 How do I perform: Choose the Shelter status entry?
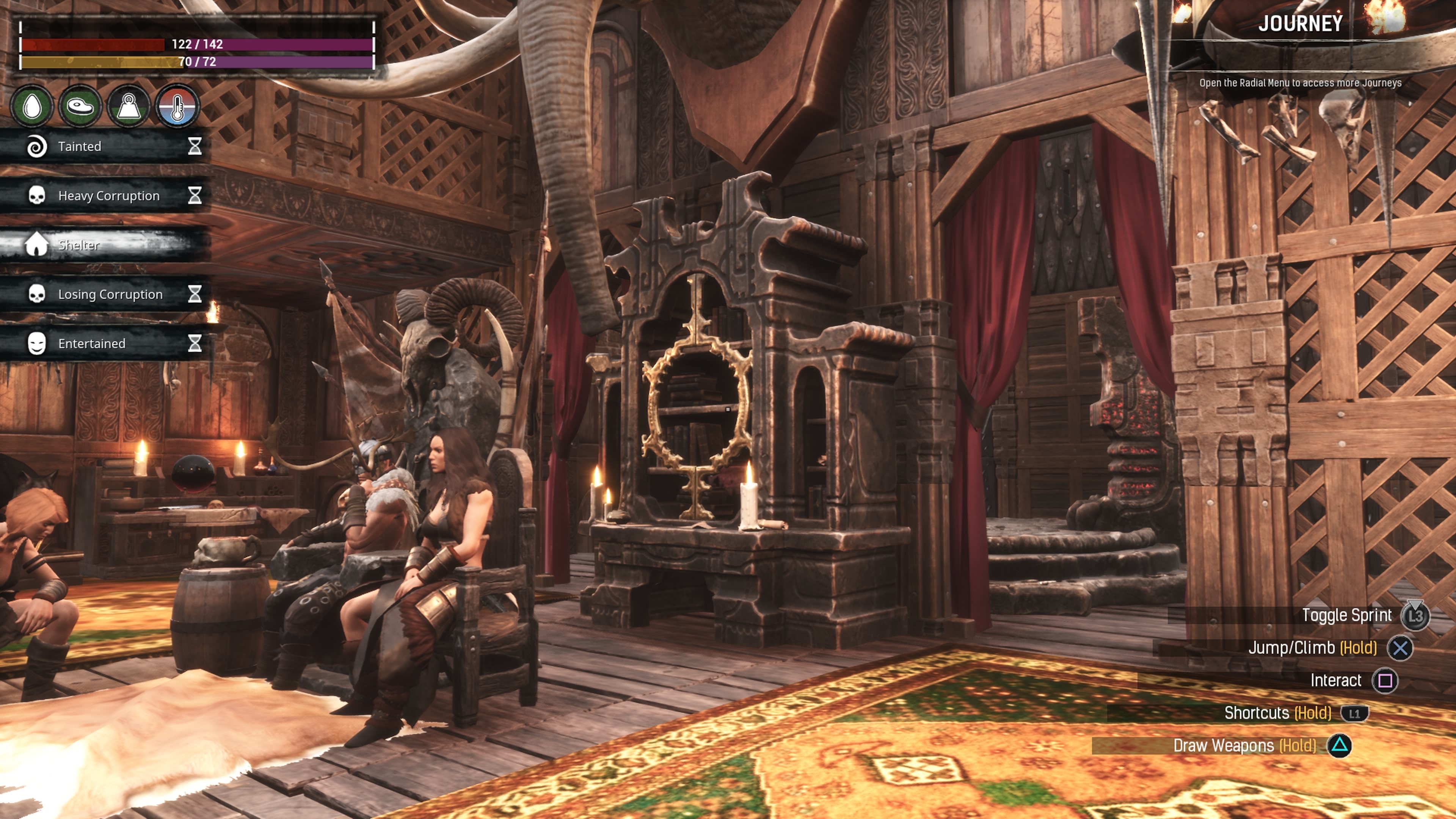click(x=105, y=245)
